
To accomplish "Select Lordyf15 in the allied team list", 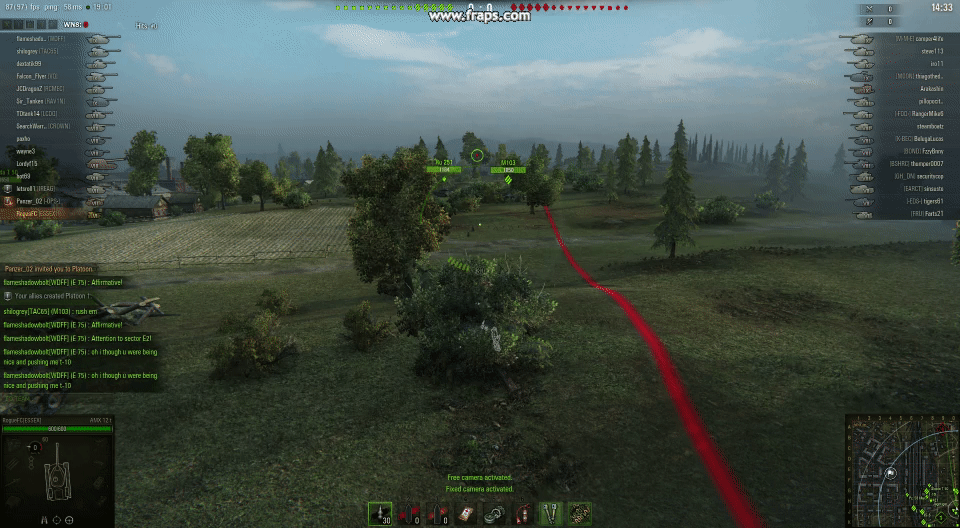I will [28, 164].
